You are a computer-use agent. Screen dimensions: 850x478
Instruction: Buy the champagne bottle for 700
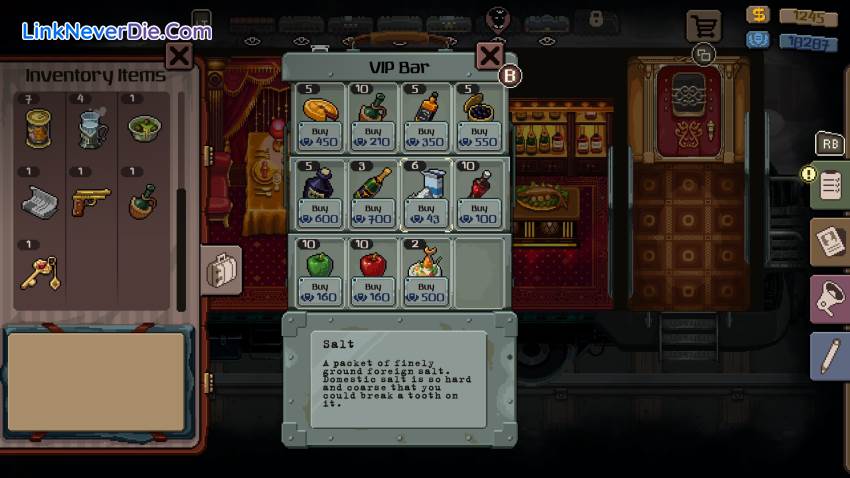[373, 211]
